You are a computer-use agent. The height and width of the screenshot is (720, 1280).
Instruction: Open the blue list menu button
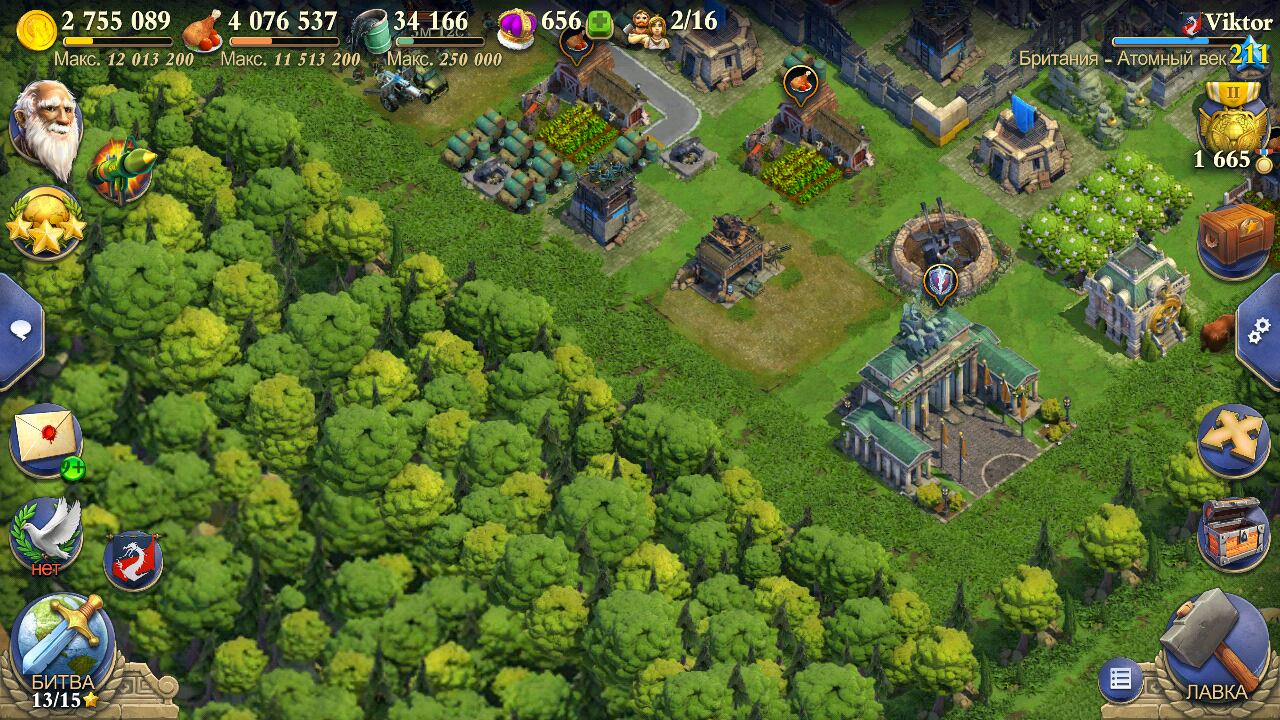tap(1121, 681)
